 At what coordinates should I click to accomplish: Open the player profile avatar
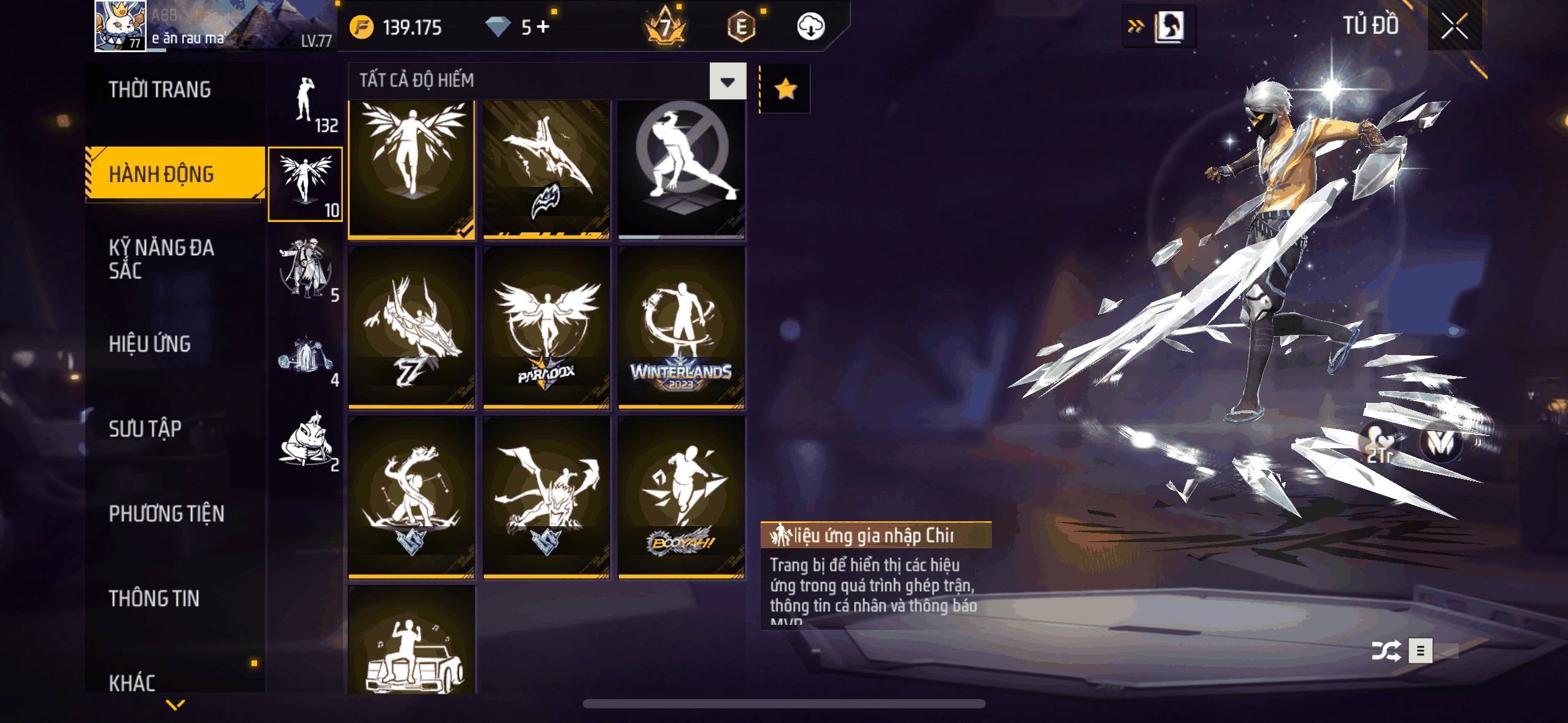pyautogui.click(x=120, y=26)
